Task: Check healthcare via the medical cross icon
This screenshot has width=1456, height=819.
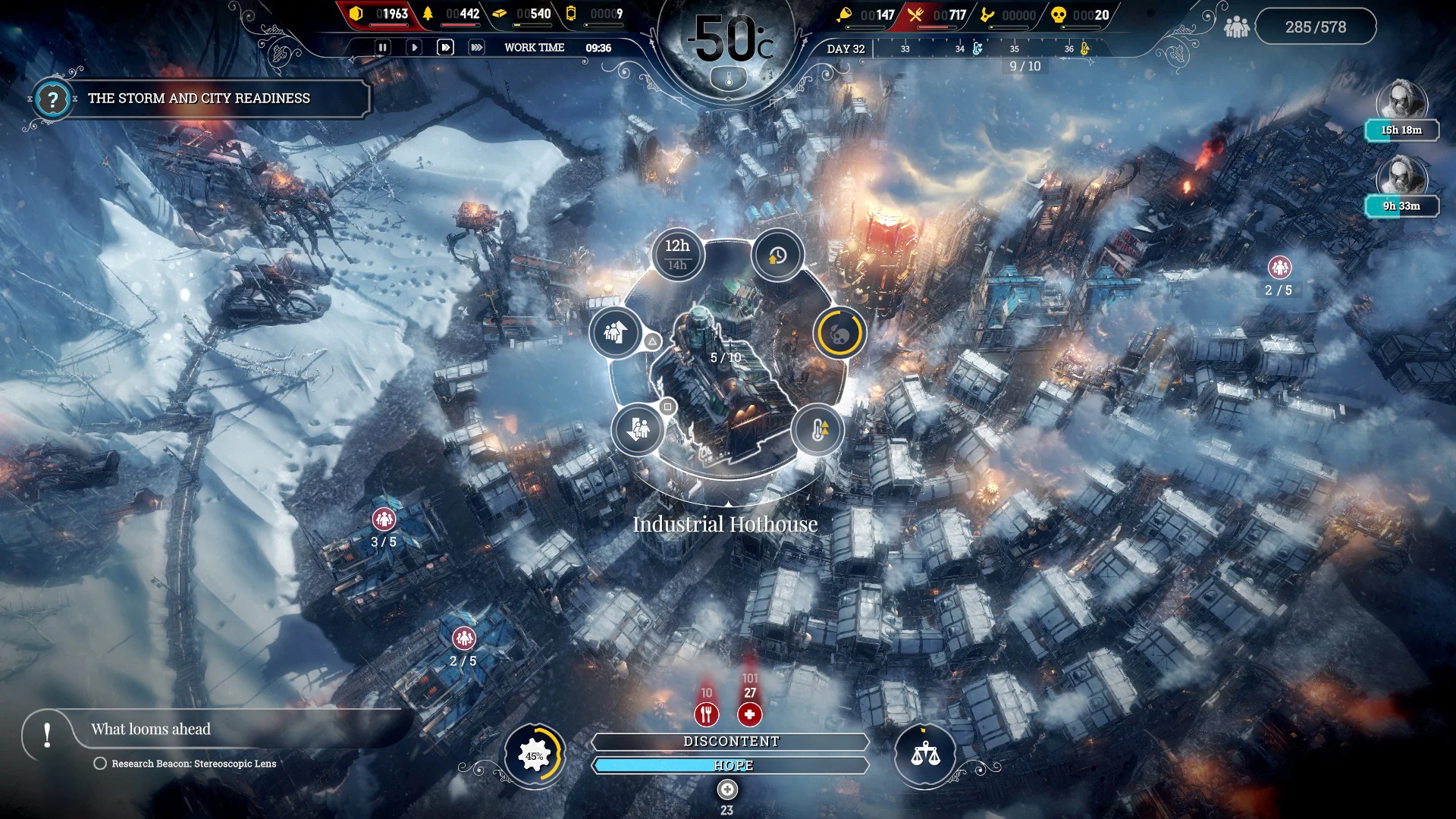Action: (x=750, y=714)
